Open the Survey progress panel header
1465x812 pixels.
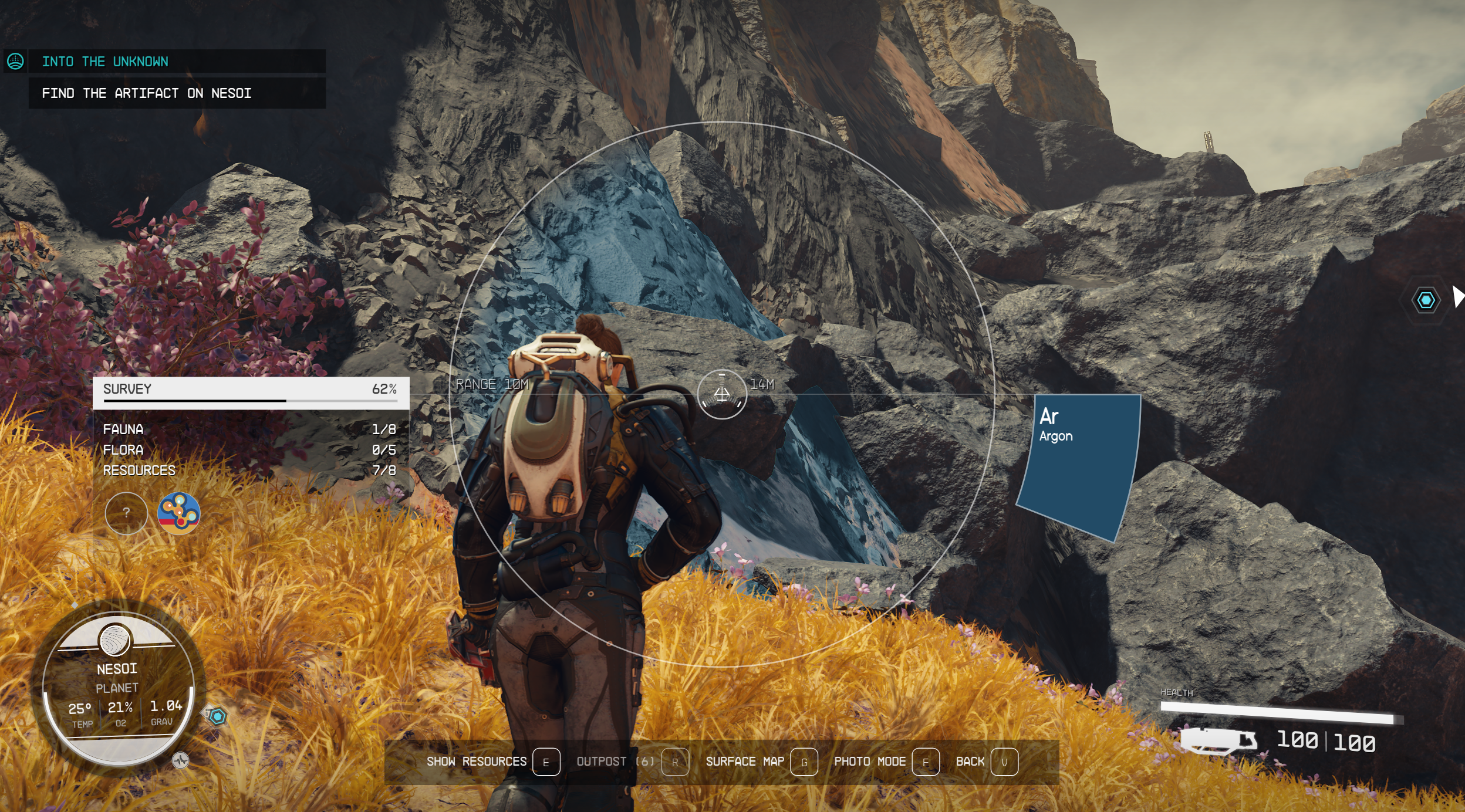(250, 390)
